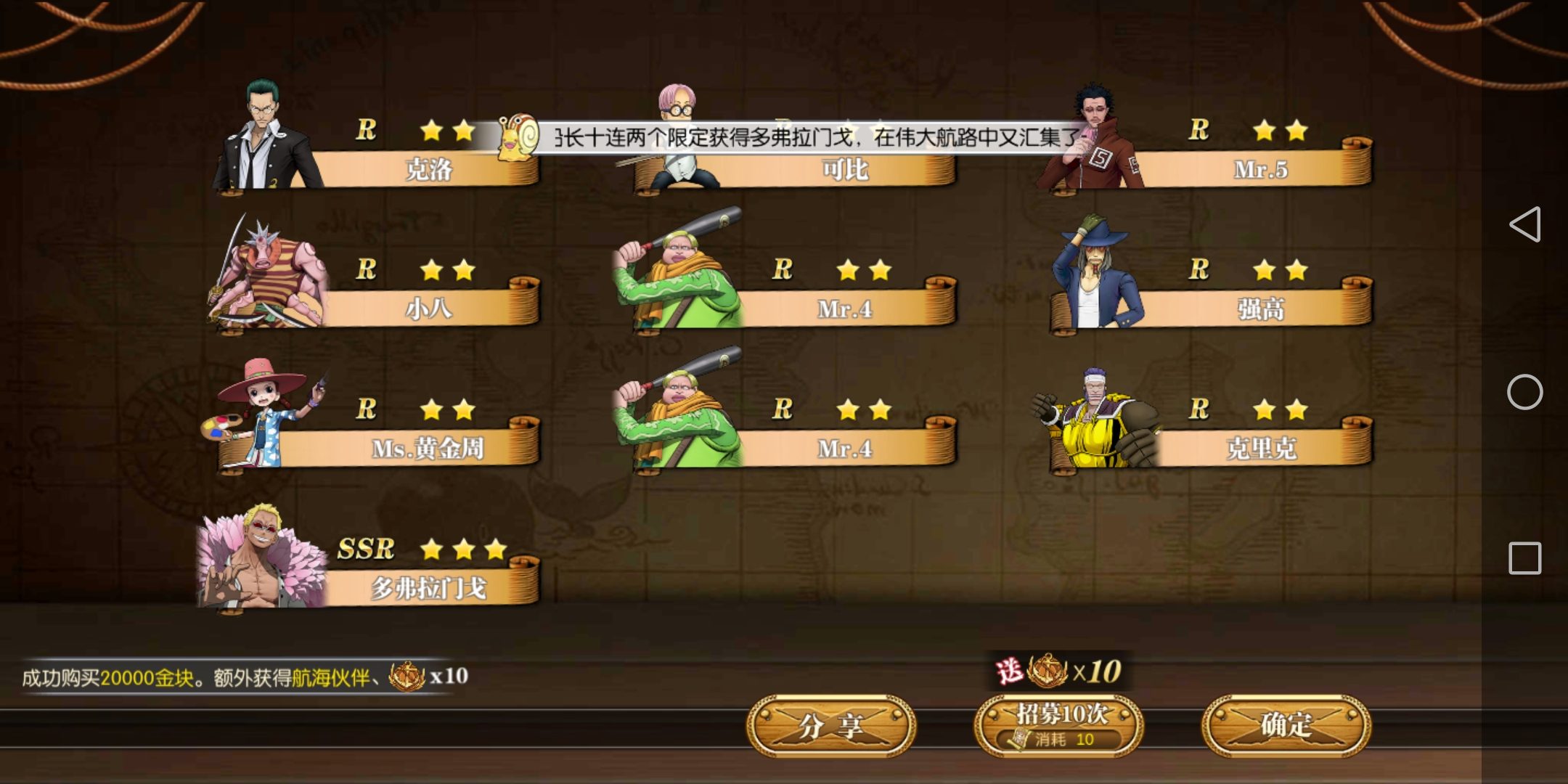Share the recruitment results via 分享
Image resolution: width=1568 pixels, height=784 pixels.
click(831, 726)
